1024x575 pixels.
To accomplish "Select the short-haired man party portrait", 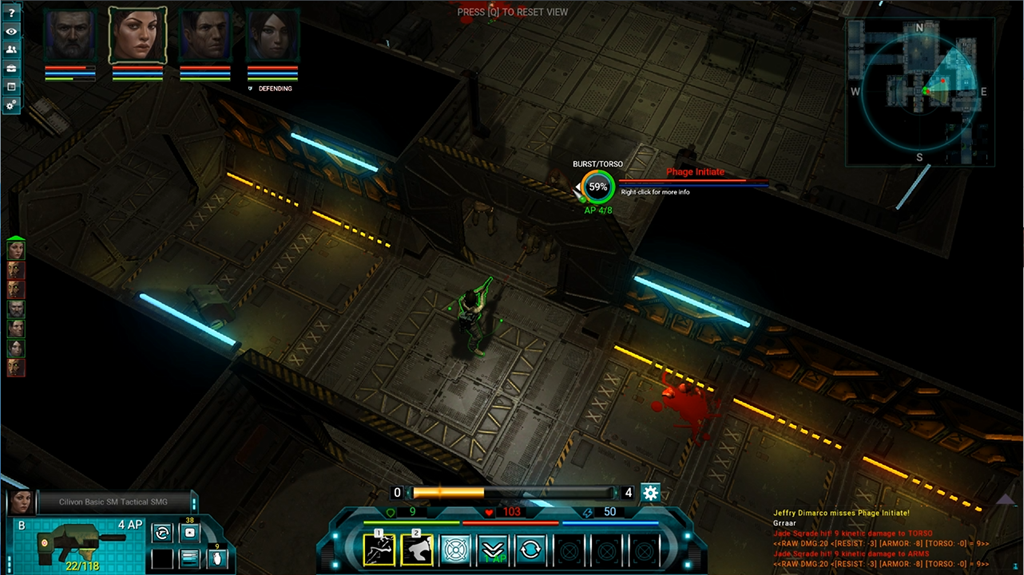I will 205,36.
